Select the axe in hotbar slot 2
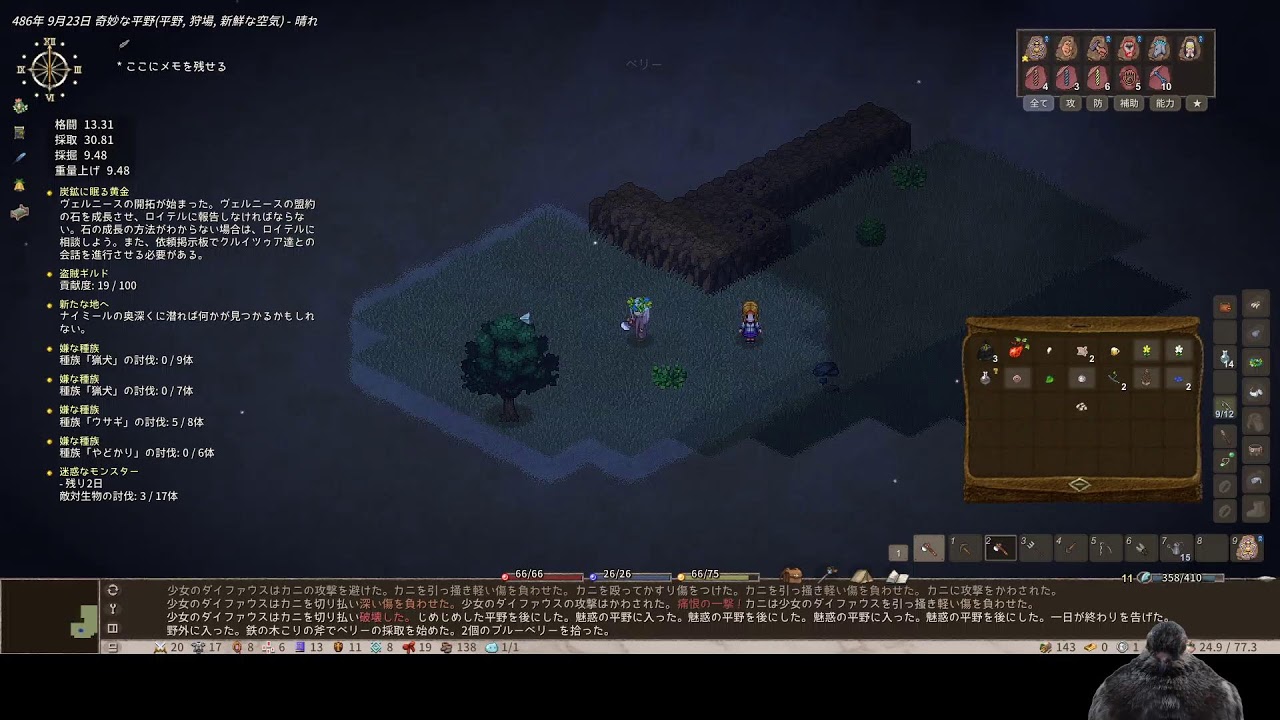 [x=1001, y=548]
